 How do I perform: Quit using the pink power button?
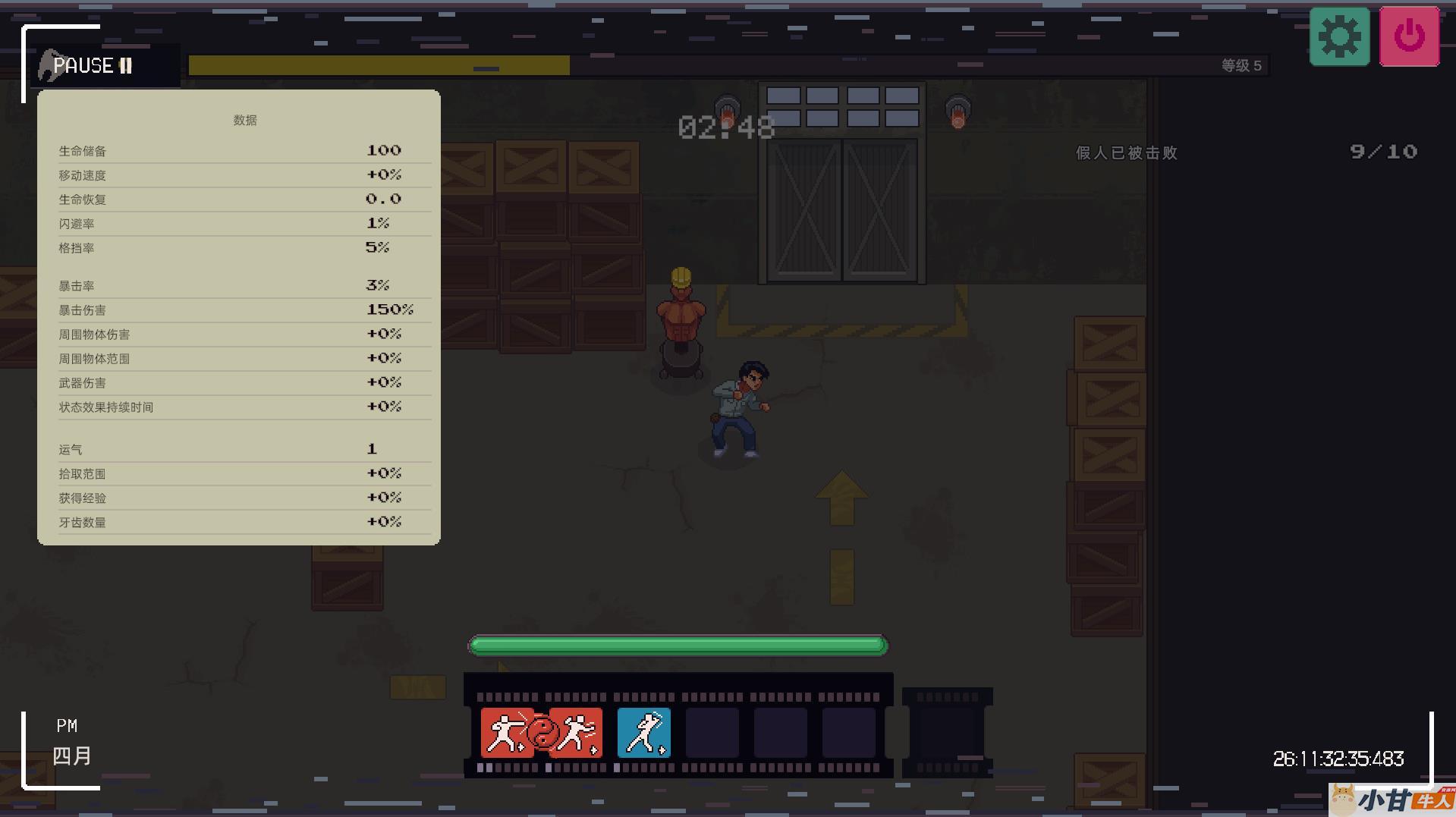[x=1409, y=37]
